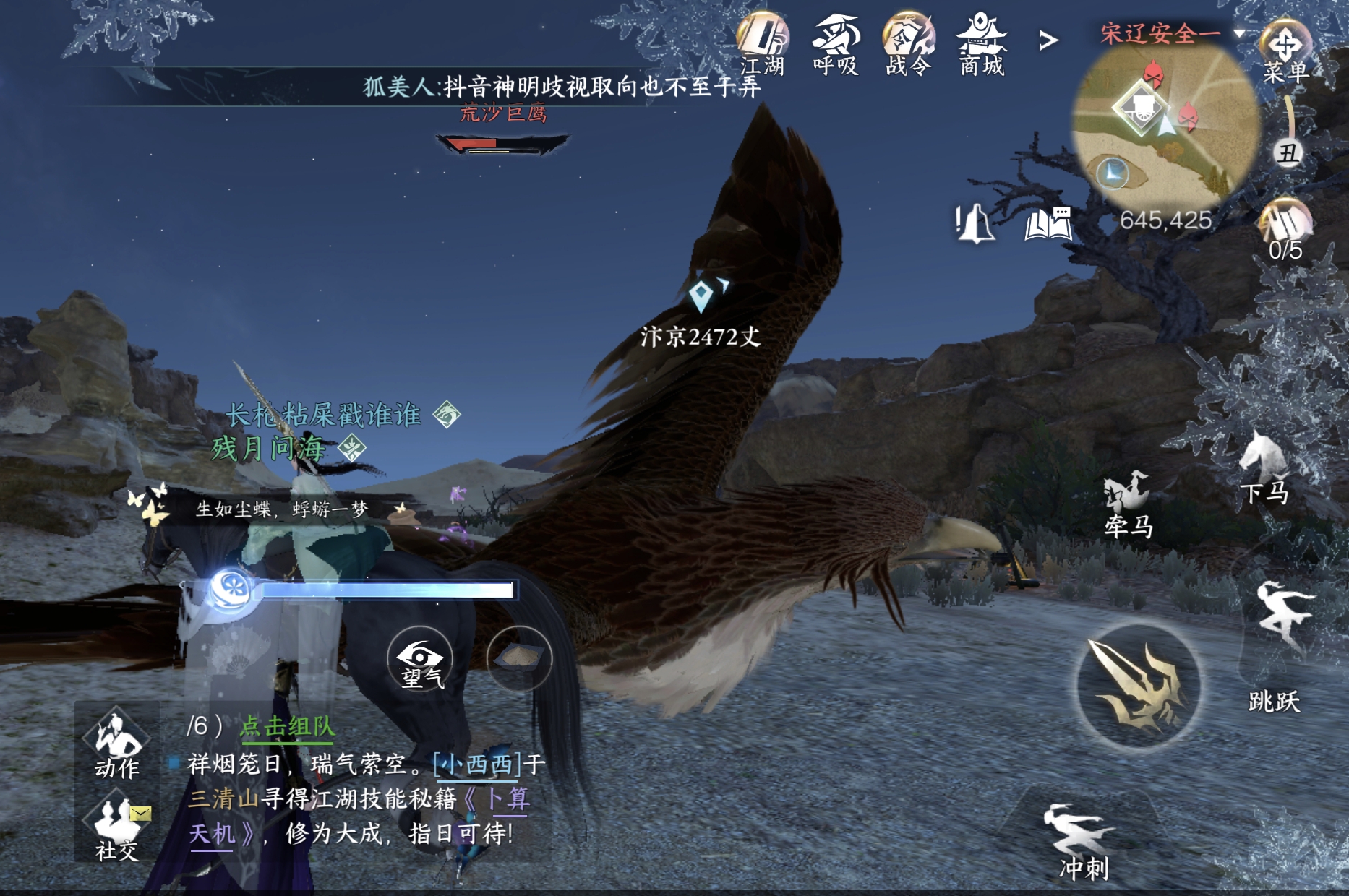Open the 动作 emotes panel

[x=117, y=744]
